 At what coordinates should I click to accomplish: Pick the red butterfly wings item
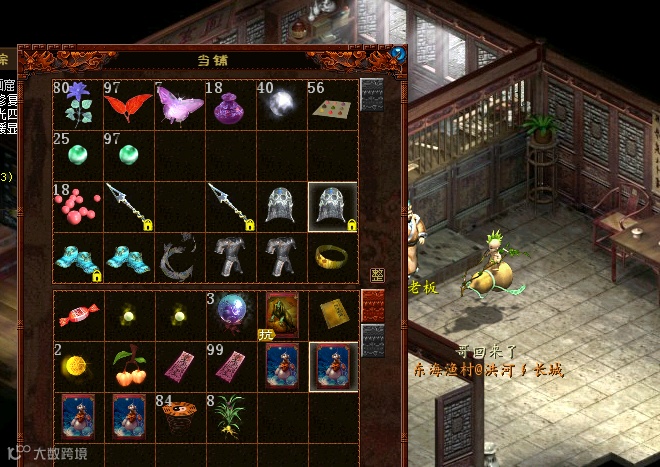[x=128, y=104]
